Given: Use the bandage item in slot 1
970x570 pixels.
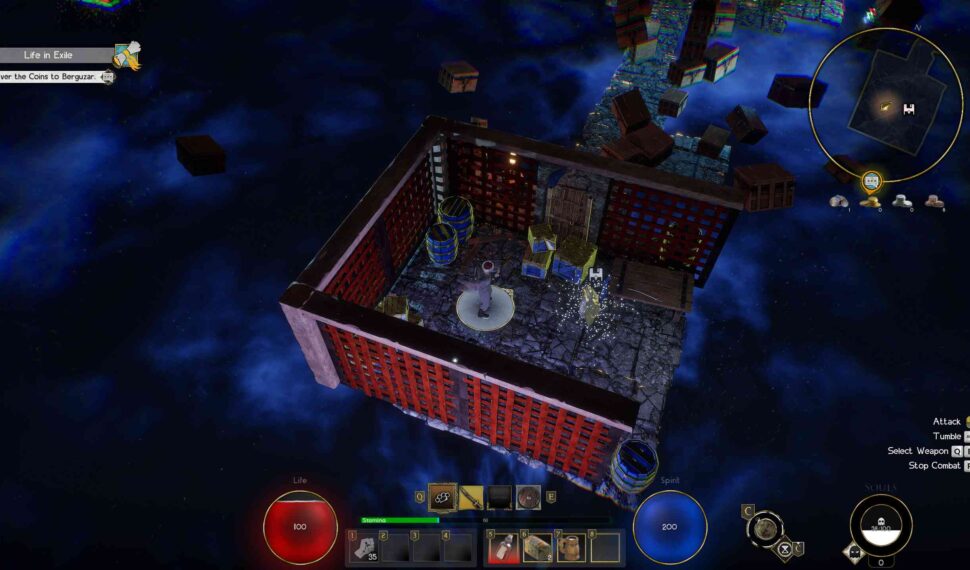Looking at the screenshot, I should coord(364,548).
